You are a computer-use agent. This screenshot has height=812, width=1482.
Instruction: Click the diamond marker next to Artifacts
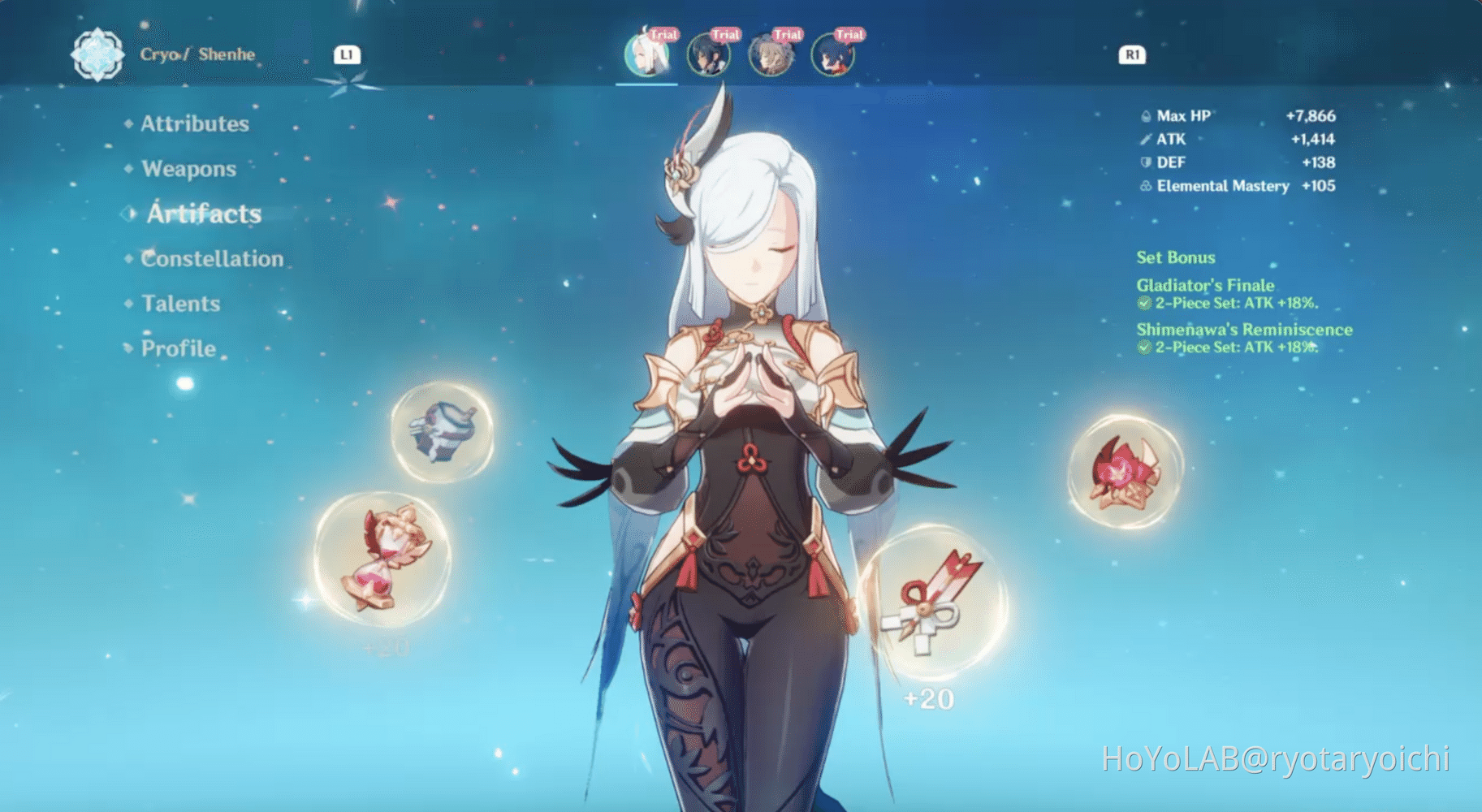click(128, 214)
